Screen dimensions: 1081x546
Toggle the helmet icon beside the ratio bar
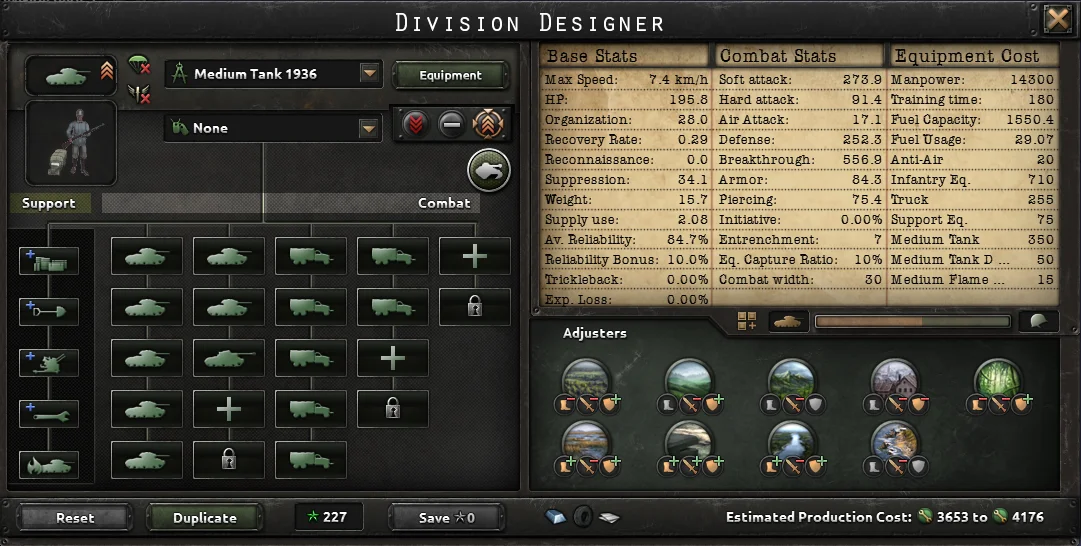[x=1038, y=321]
